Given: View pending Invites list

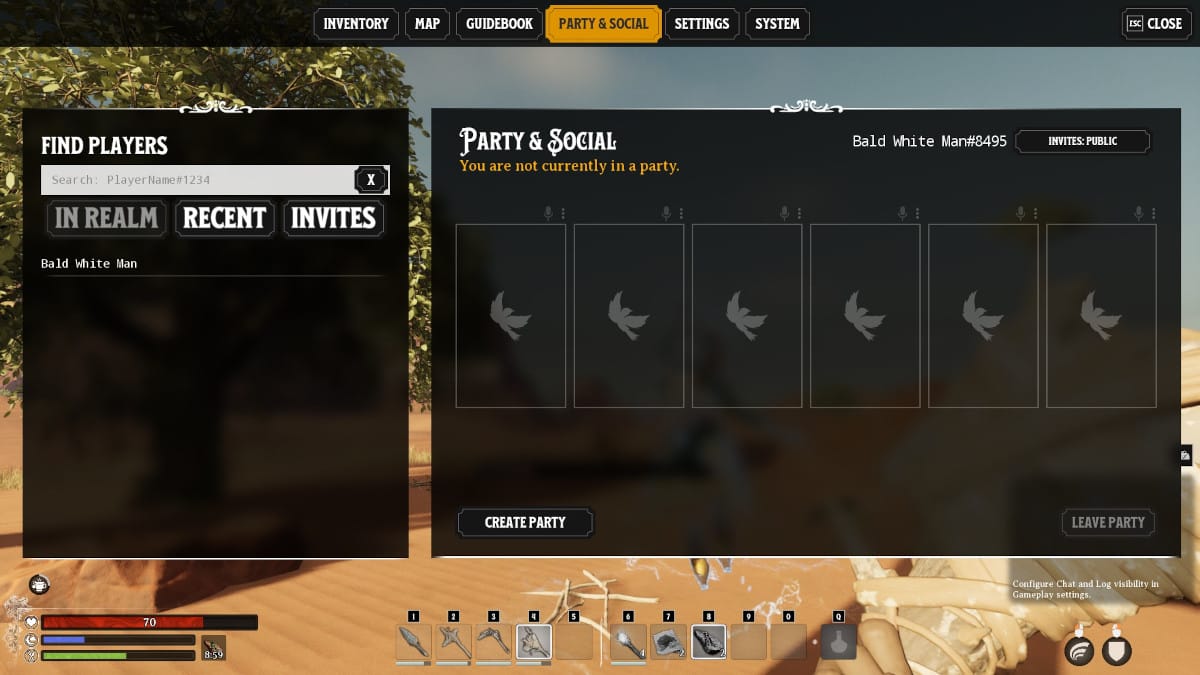Looking at the screenshot, I should click(x=333, y=218).
